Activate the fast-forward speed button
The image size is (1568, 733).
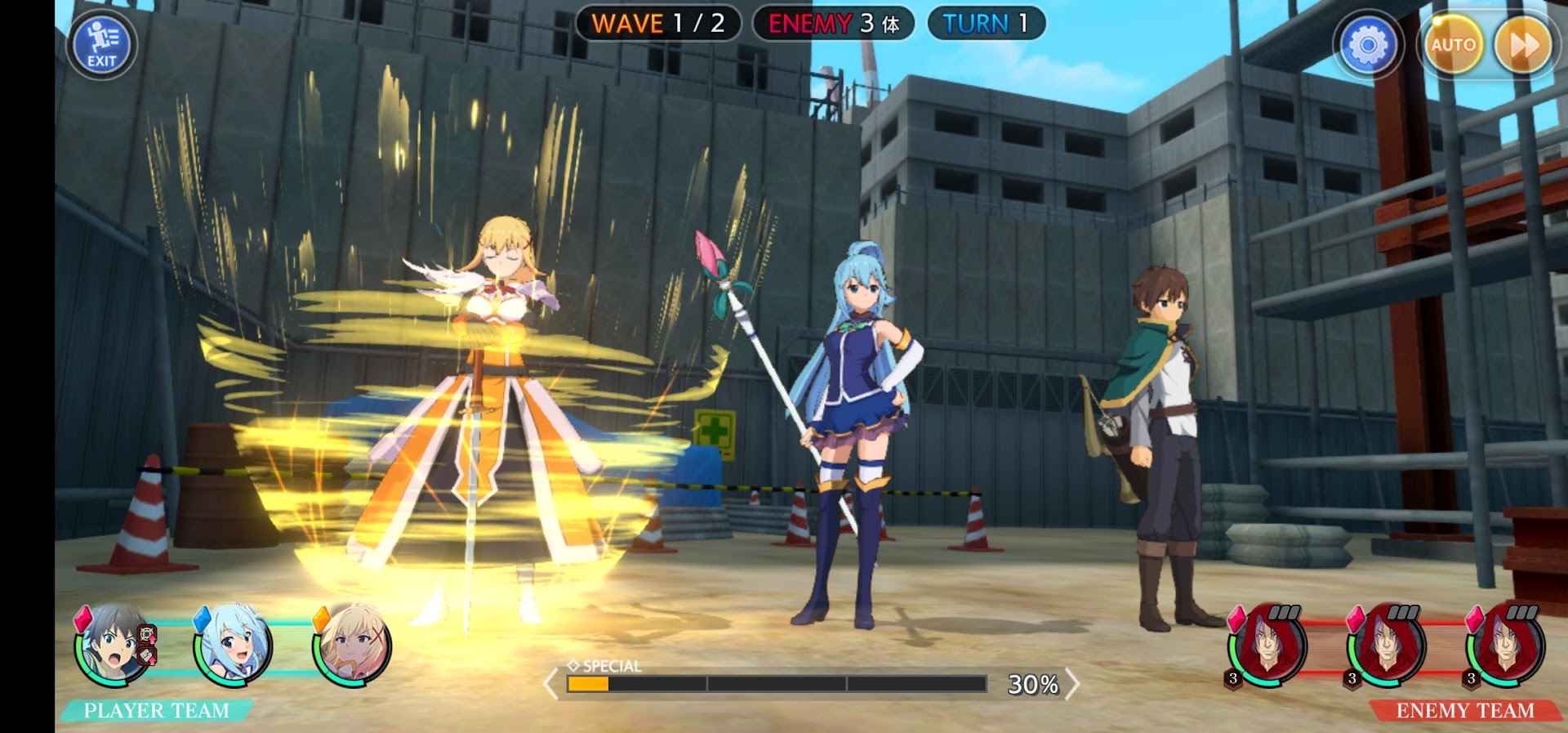[1523, 45]
